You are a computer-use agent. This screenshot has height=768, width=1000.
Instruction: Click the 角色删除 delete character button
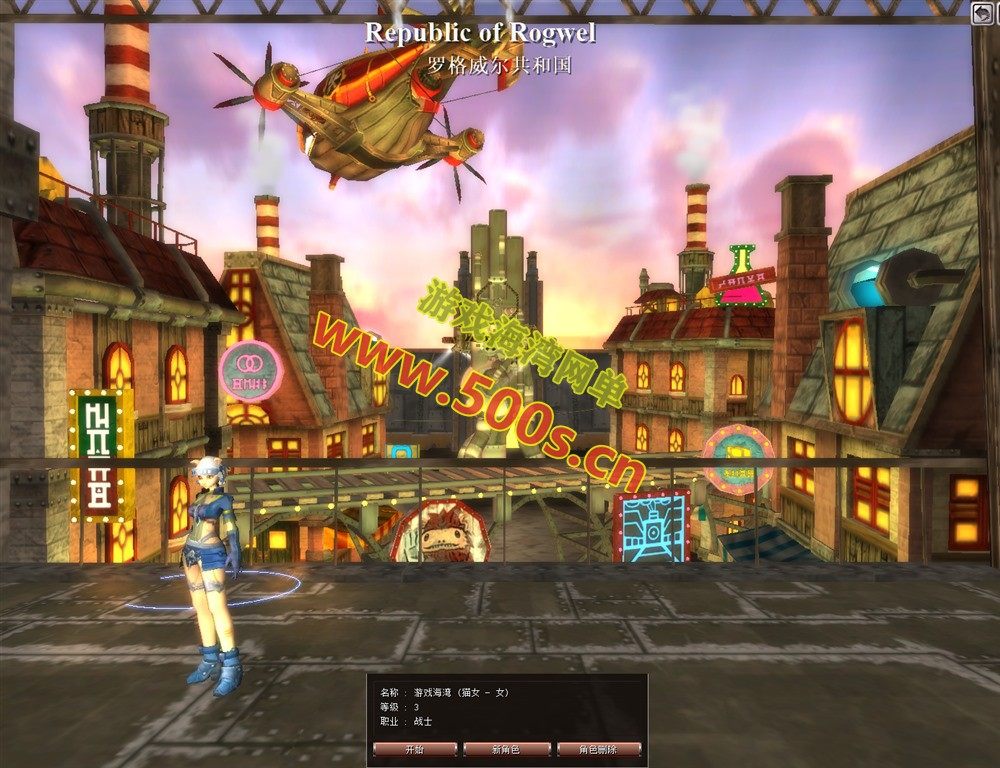click(597, 748)
